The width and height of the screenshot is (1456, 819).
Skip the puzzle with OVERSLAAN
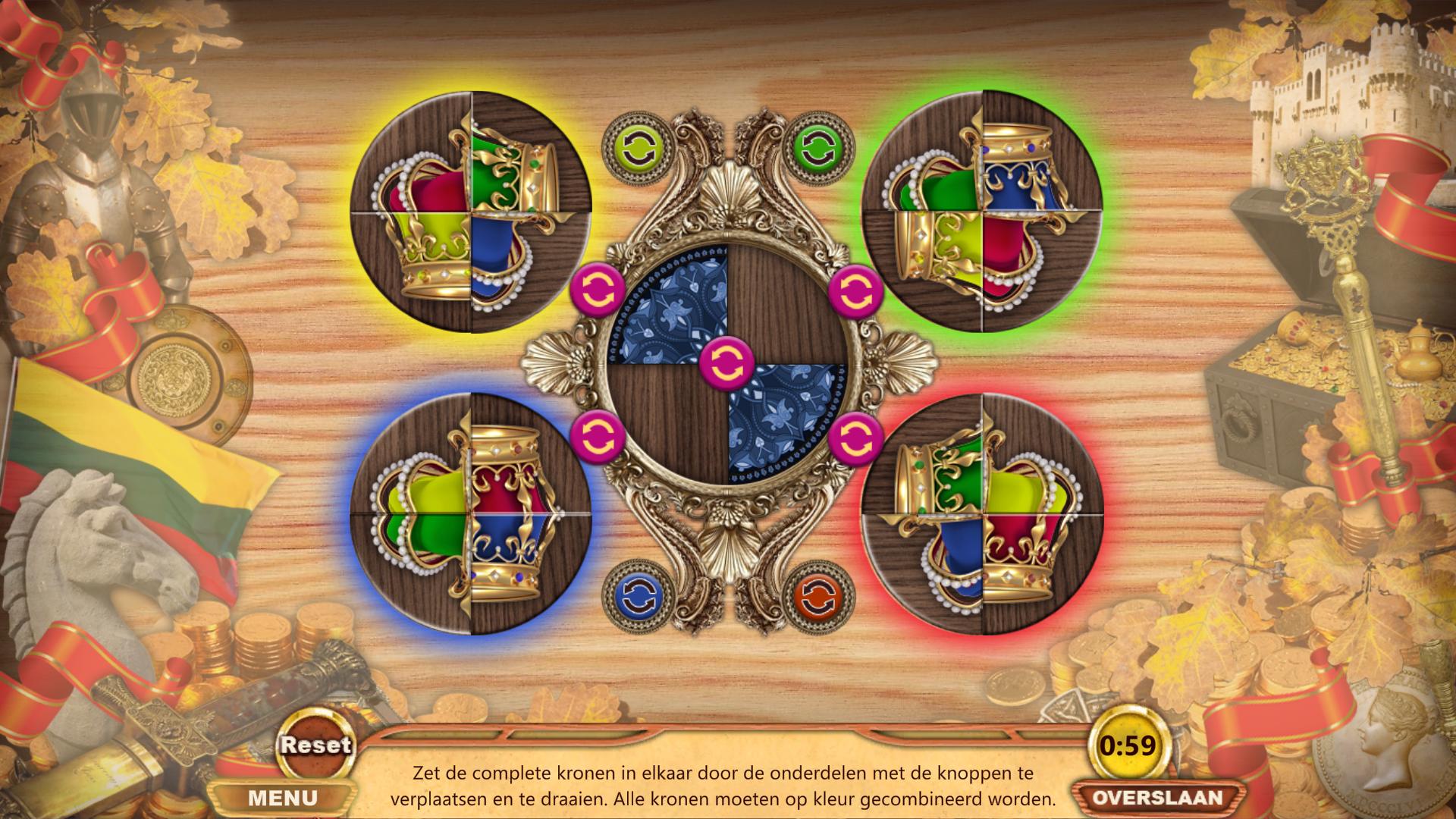click(x=1157, y=798)
